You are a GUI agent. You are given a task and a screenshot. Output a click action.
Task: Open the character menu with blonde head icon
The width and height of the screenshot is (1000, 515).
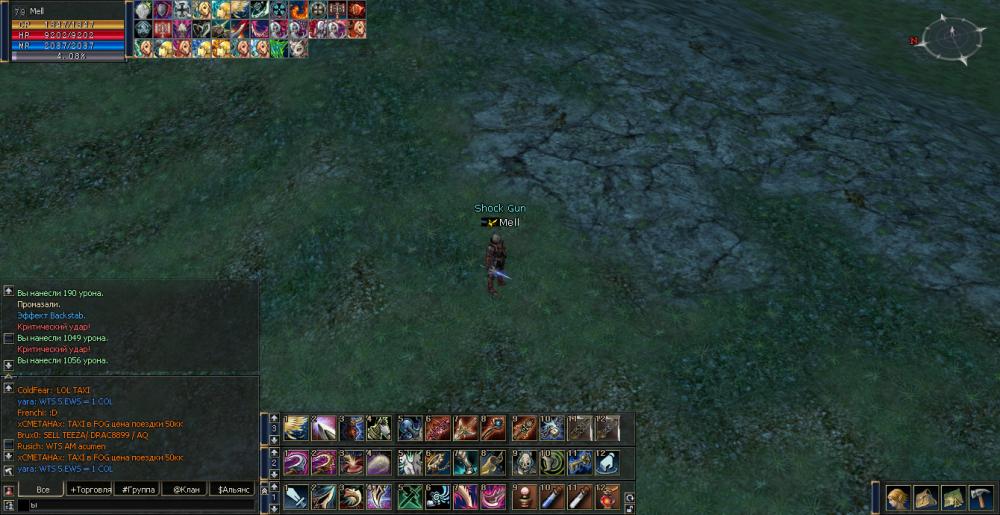898,497
